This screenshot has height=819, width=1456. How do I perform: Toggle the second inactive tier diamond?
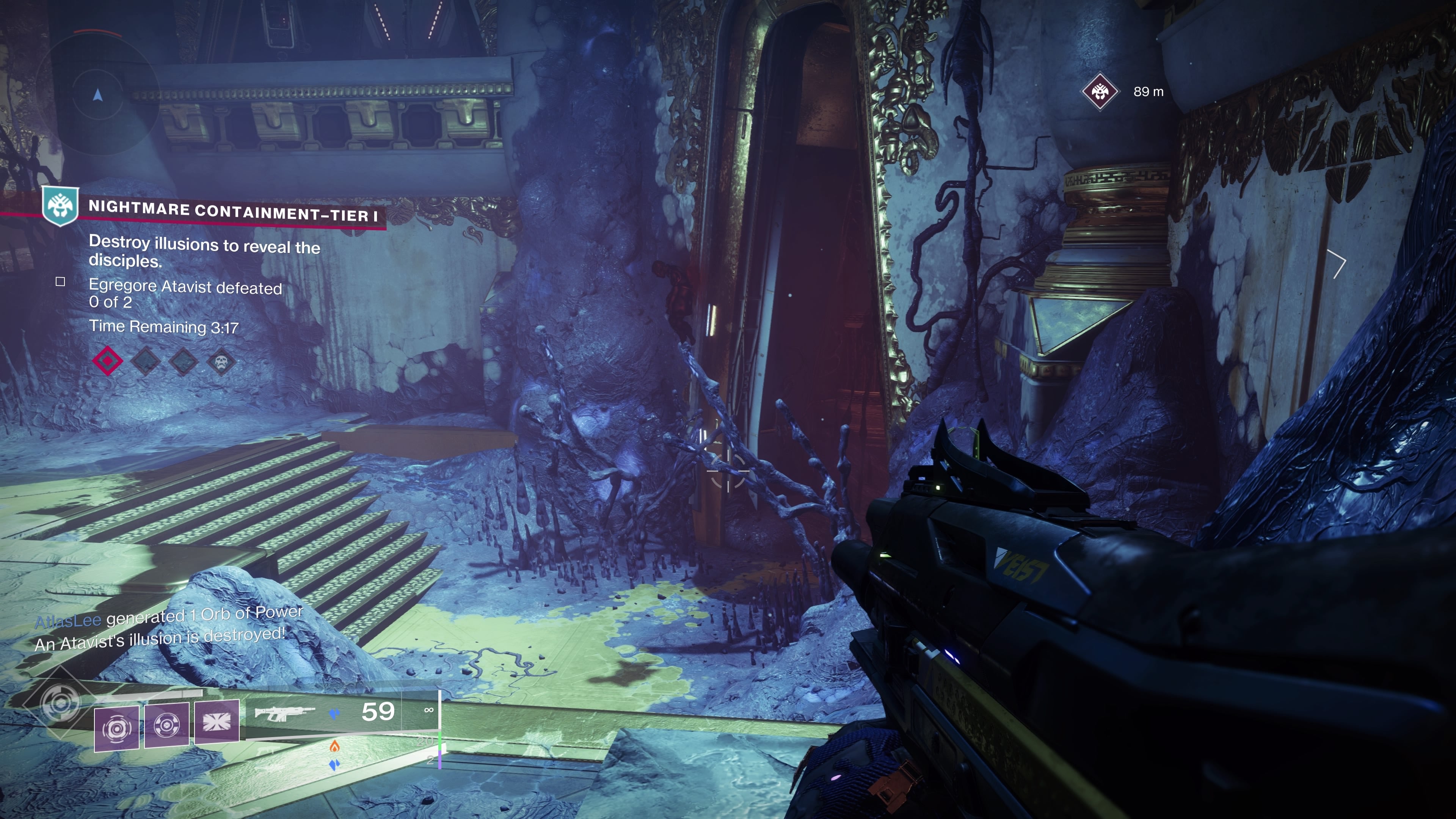(146, 362)
